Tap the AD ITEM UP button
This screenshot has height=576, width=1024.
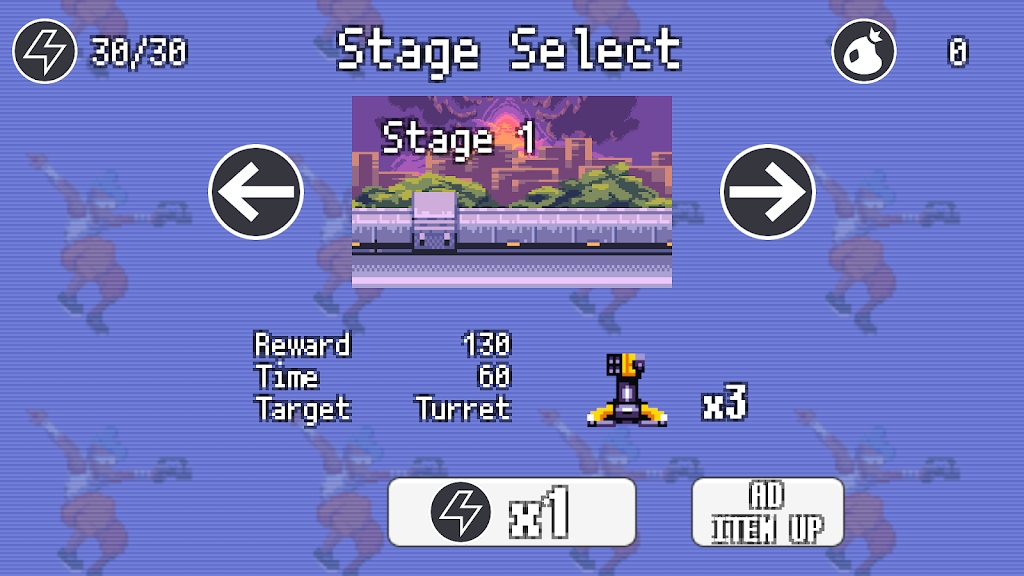767,512
